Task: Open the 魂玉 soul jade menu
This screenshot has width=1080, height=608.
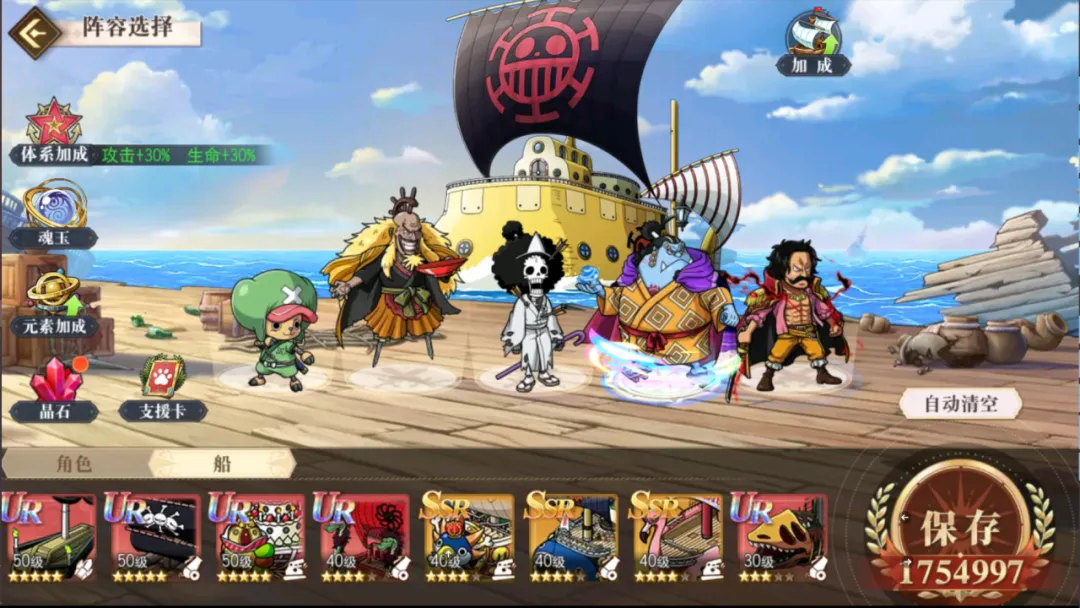Action: click(54, 207)
